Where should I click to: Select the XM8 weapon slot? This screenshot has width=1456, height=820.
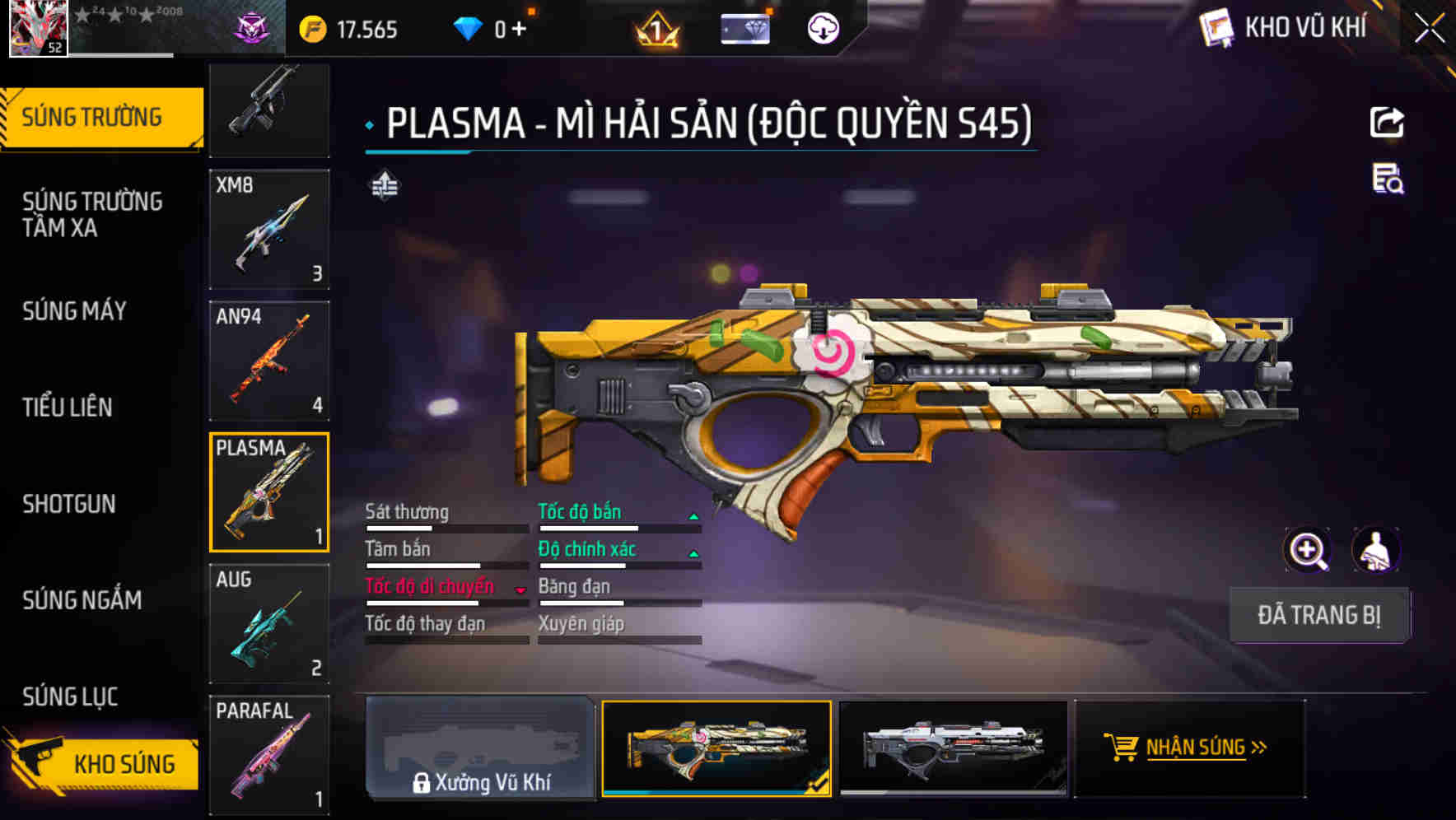pyautogui.click(x=269, y=230)
